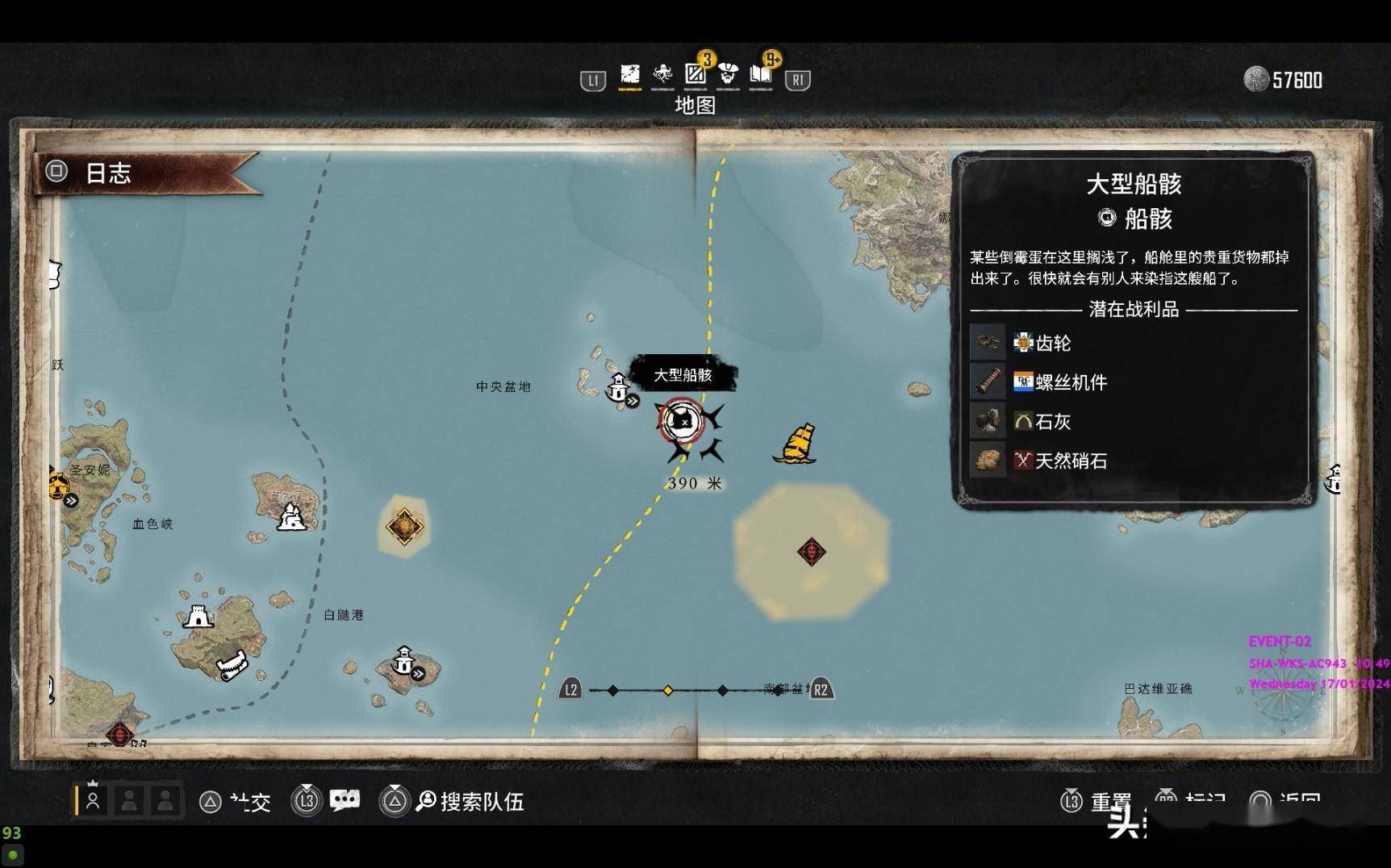This screenshot has height=868, width=1391.
Task: Open the chat speech bubble icon
Action: (345, 800)
